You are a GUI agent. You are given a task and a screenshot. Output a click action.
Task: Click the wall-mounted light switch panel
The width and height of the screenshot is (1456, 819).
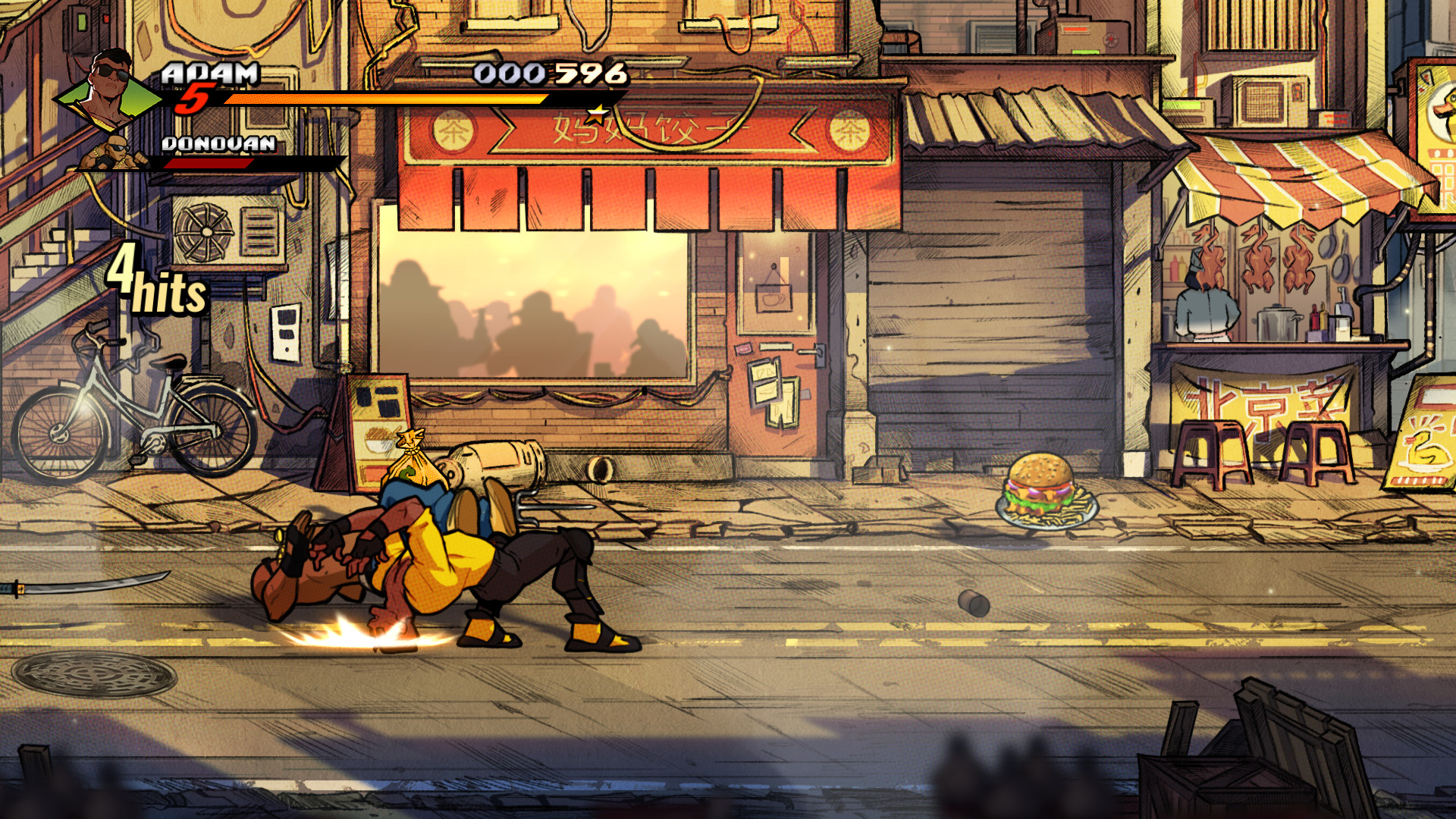pyautogui.click(x=284, y=334)
